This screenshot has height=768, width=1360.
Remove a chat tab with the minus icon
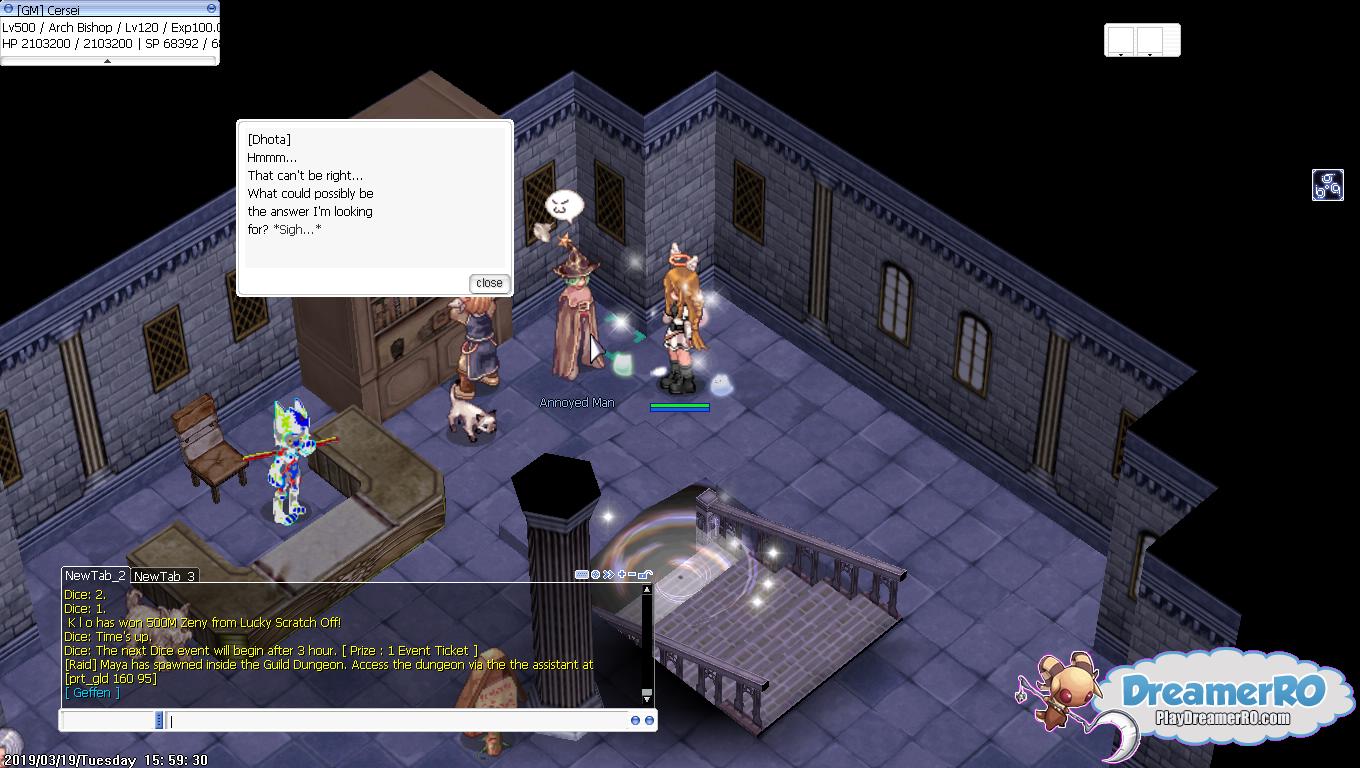(x=632, y=575)
